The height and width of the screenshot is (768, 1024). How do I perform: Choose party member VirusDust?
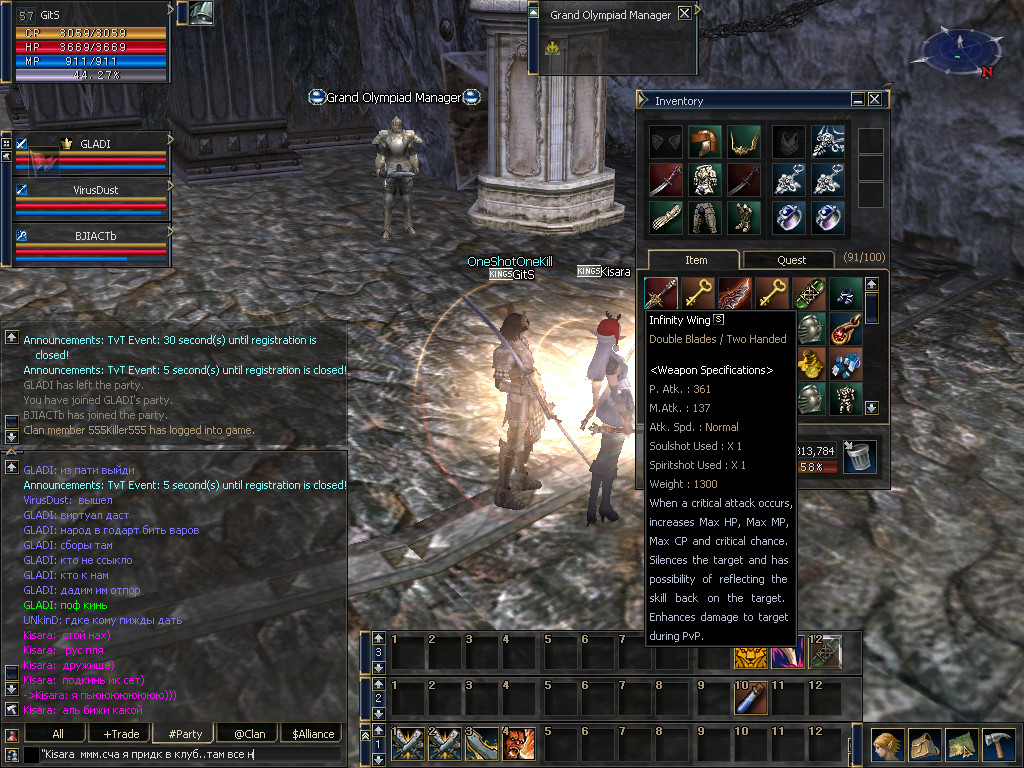point(95,189)
